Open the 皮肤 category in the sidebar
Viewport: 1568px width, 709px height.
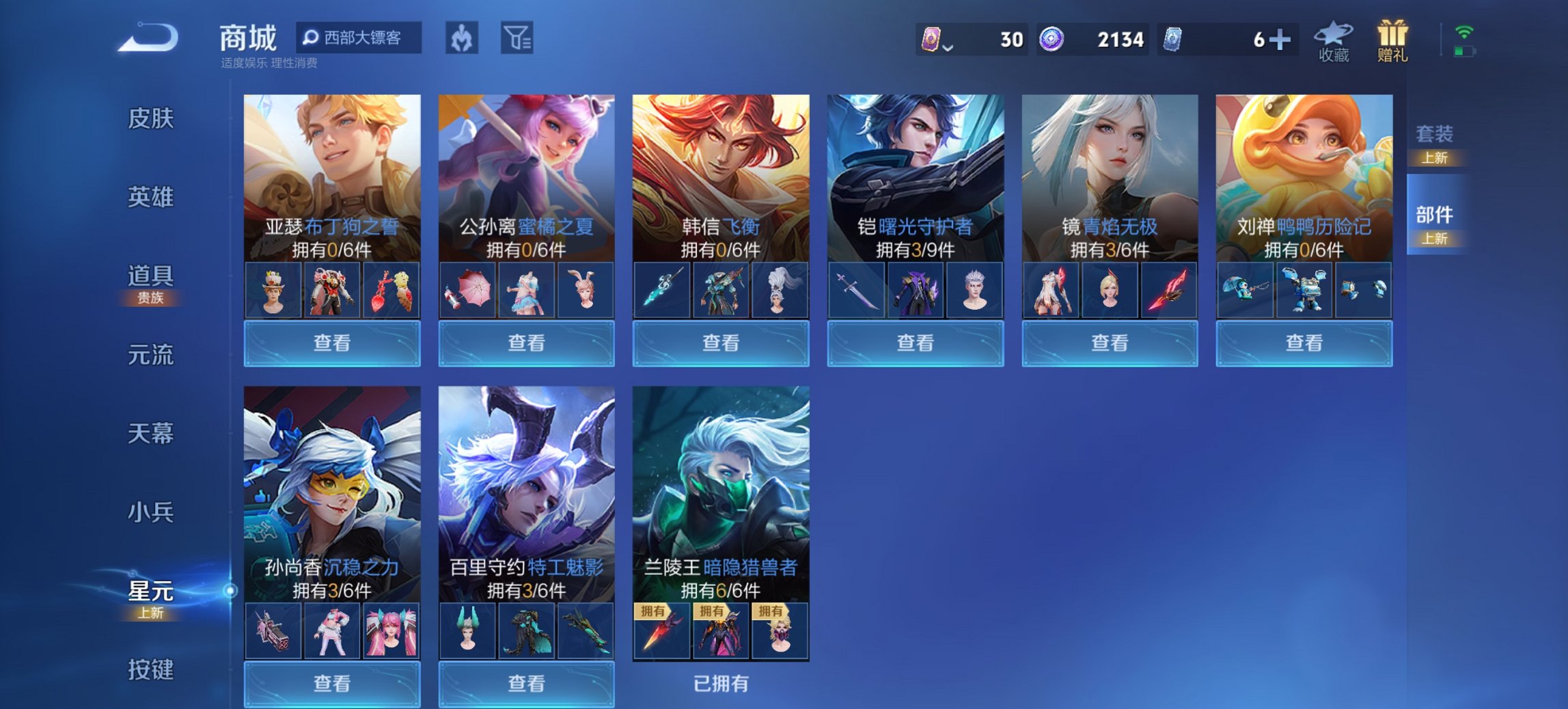tap(152, 120)
